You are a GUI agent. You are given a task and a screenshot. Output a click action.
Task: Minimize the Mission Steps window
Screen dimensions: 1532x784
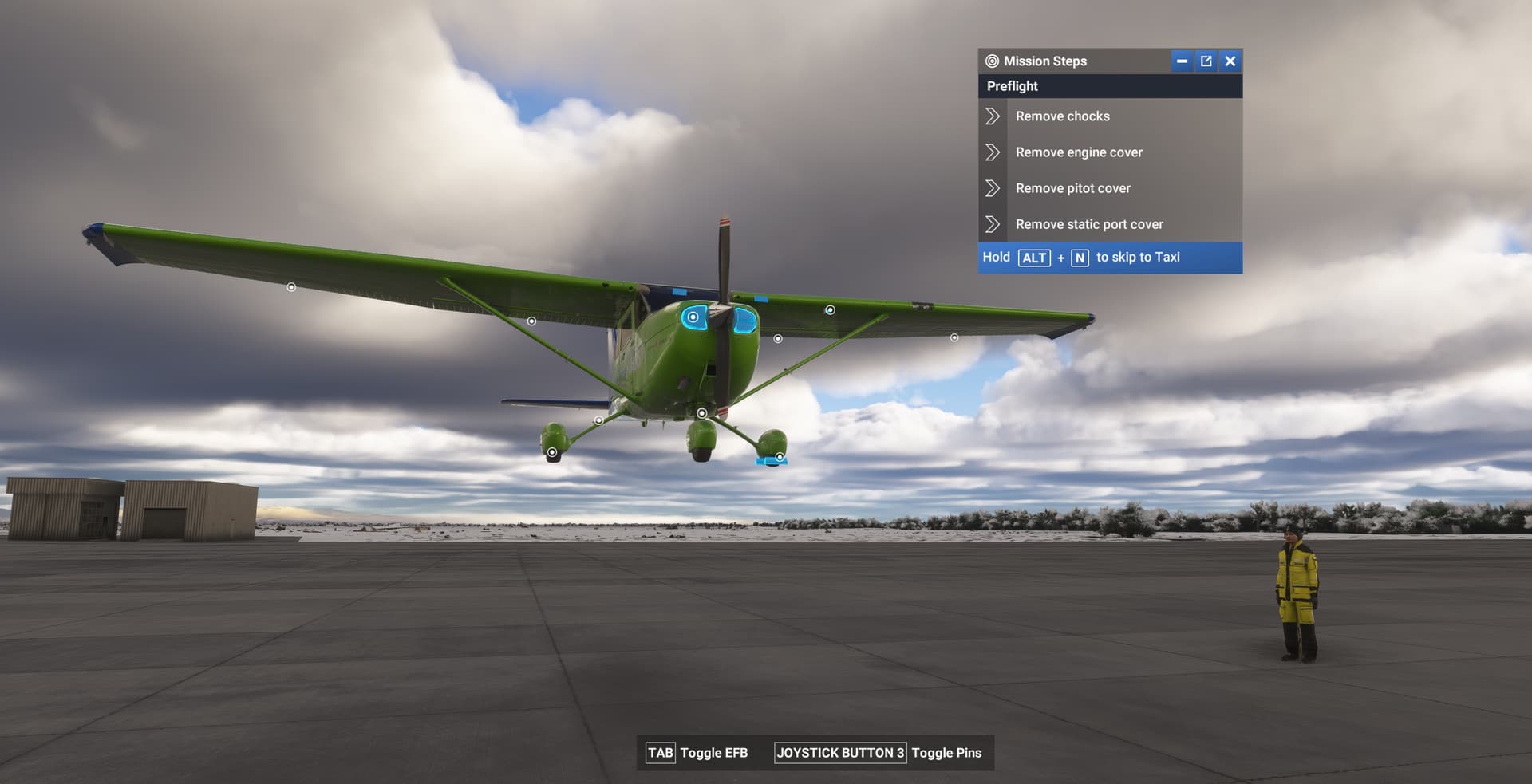point(1182,61)
